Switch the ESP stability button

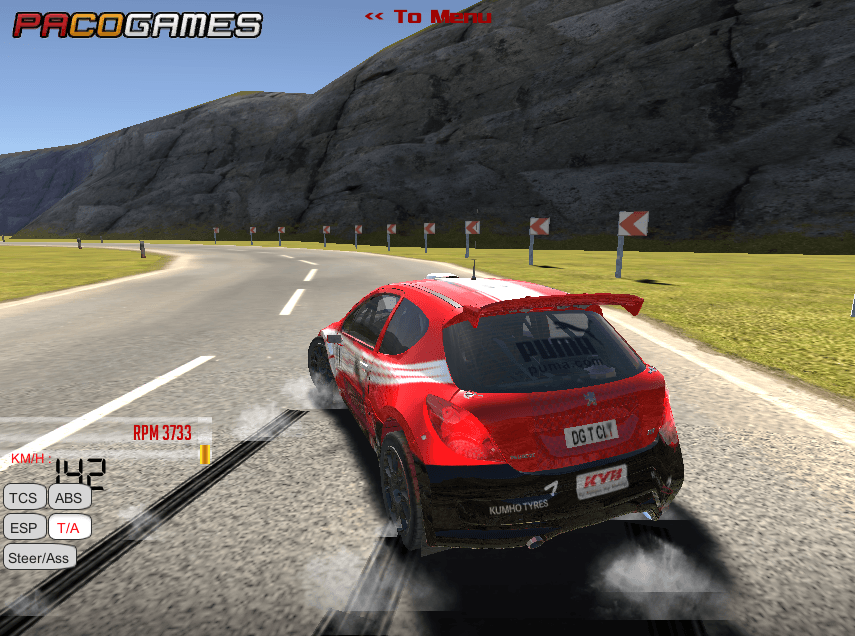24,527
